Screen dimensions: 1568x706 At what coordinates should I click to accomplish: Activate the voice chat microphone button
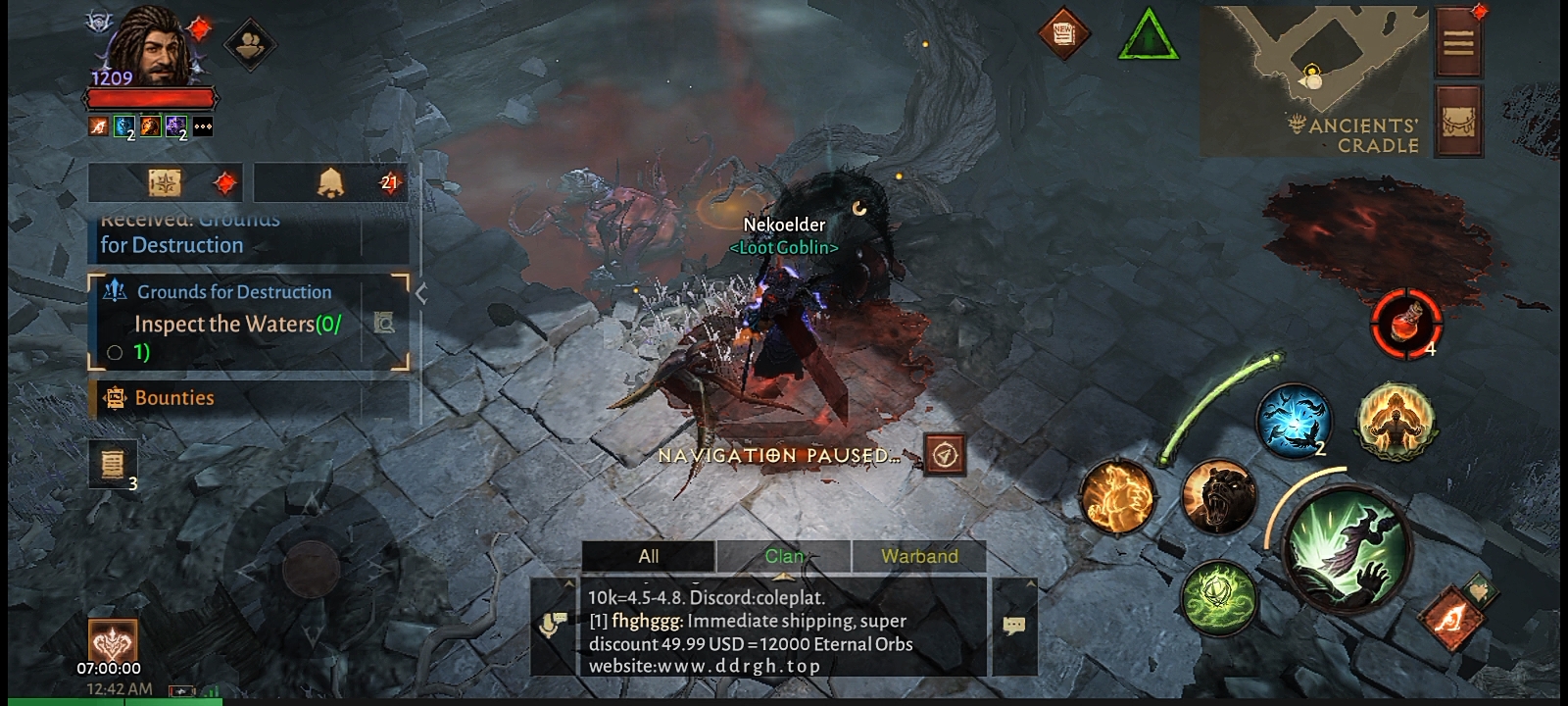553,625
